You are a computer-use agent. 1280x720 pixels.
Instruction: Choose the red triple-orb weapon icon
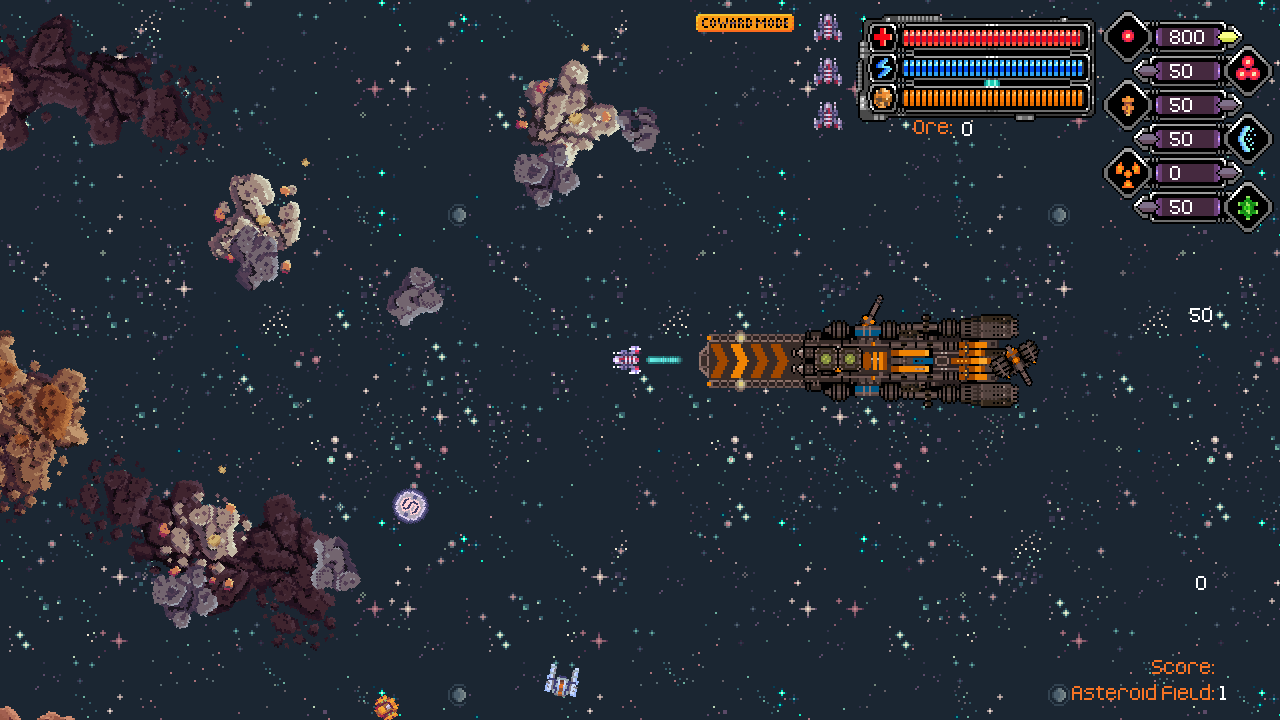1246,71
